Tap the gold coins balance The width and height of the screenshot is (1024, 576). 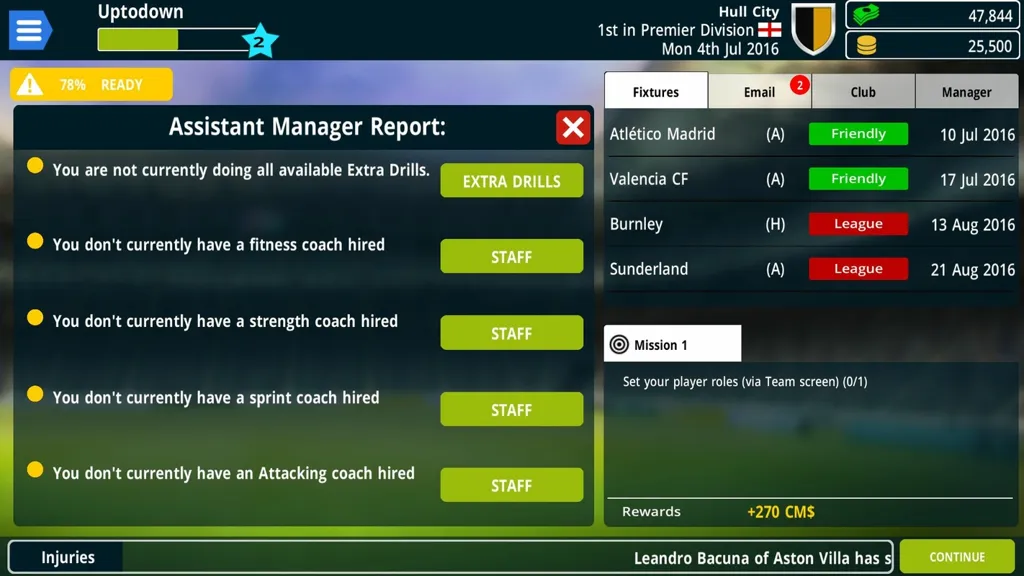(x=931, y=46)
